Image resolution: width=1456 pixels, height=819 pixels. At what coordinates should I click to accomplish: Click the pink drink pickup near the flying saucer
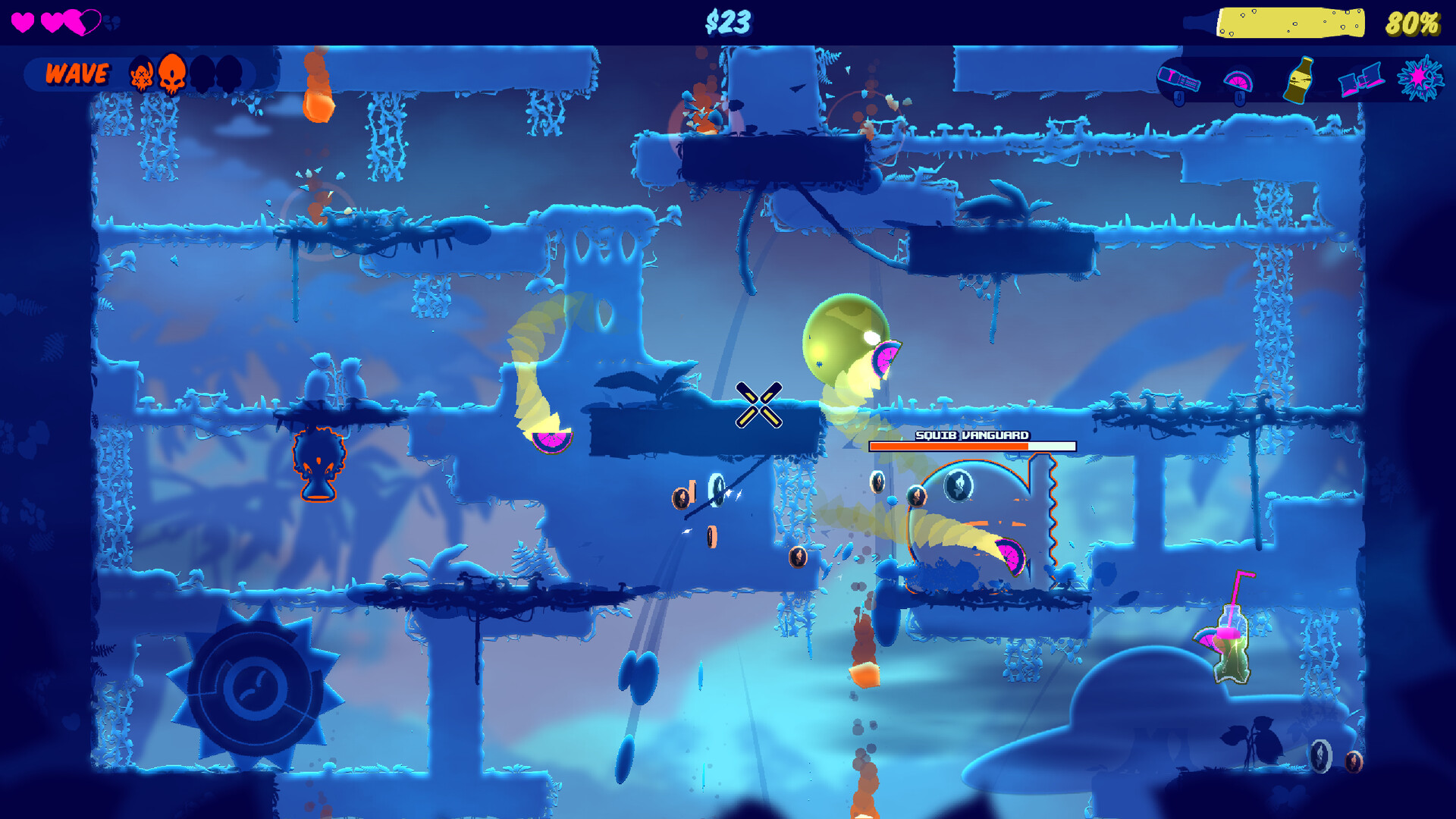click(1231, 648)
